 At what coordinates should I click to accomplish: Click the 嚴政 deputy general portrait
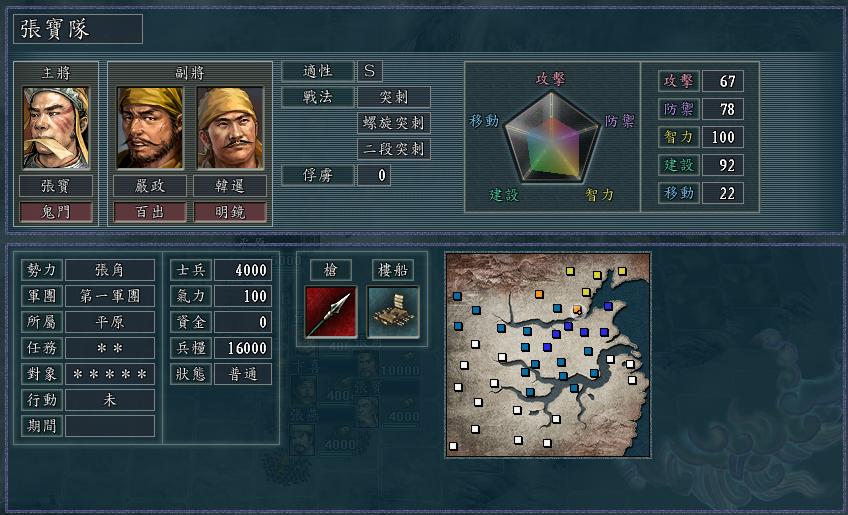click(150, 127)
